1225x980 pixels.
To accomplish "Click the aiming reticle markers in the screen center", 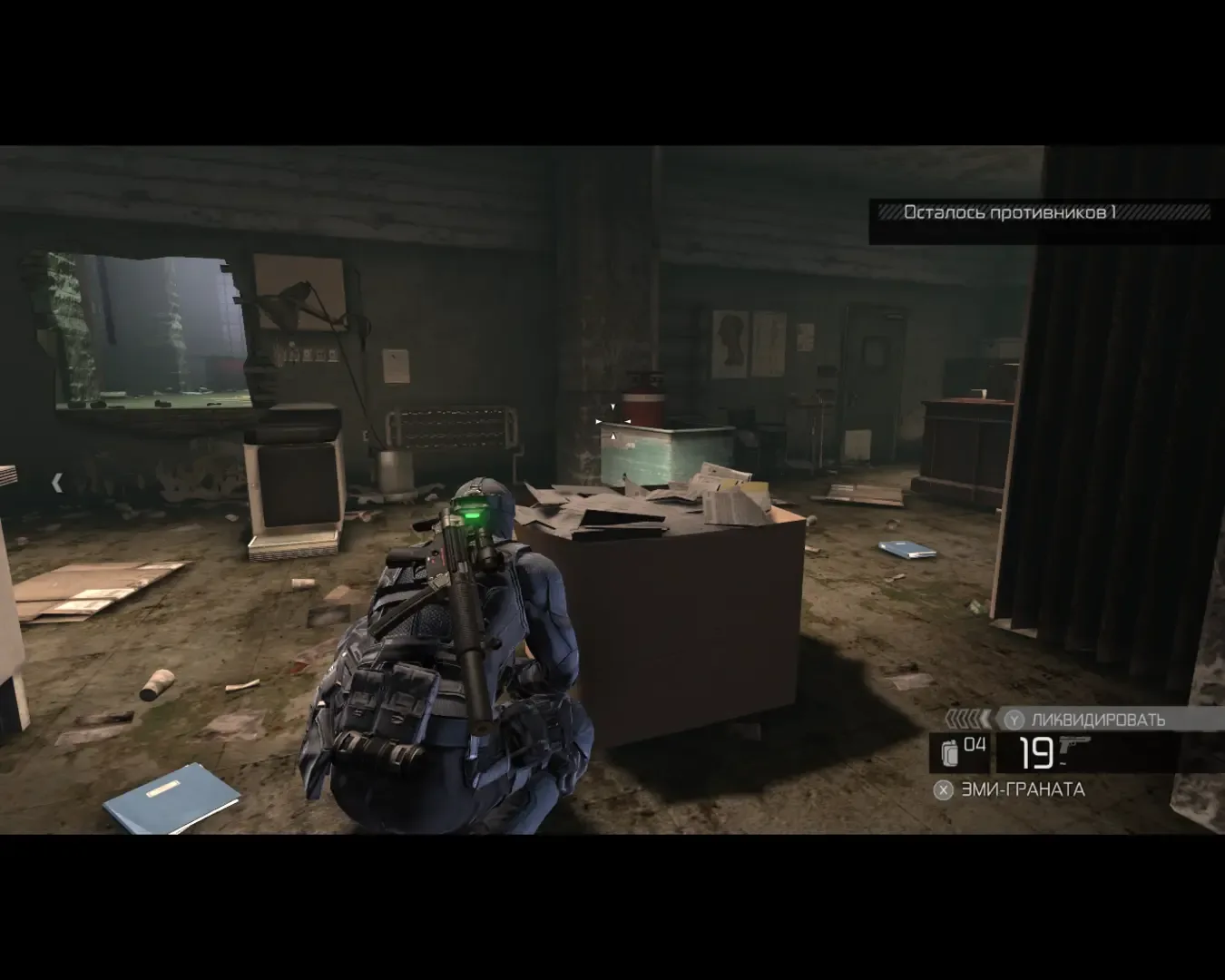I will [612, 422].
